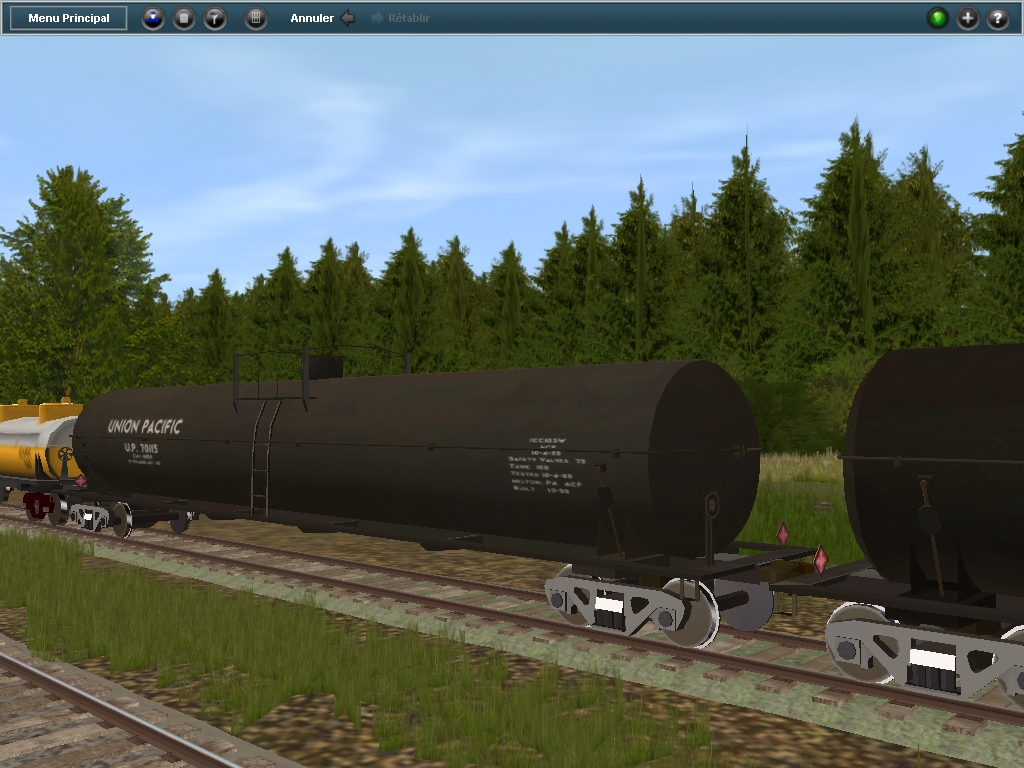Open the Menu Principal
This screenshot has width=1024, height=768.
(69, 18)
